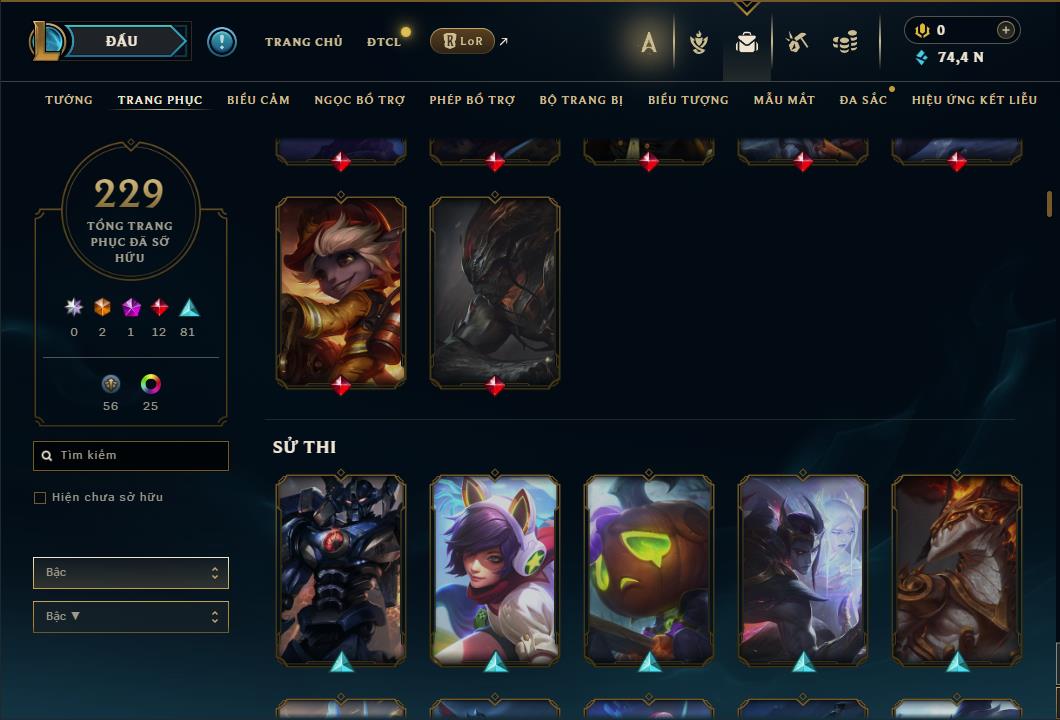Toggle the Hiện chưa sở hữu checkbox
This screenshot has width=1060, height=720.
[40, 498]
